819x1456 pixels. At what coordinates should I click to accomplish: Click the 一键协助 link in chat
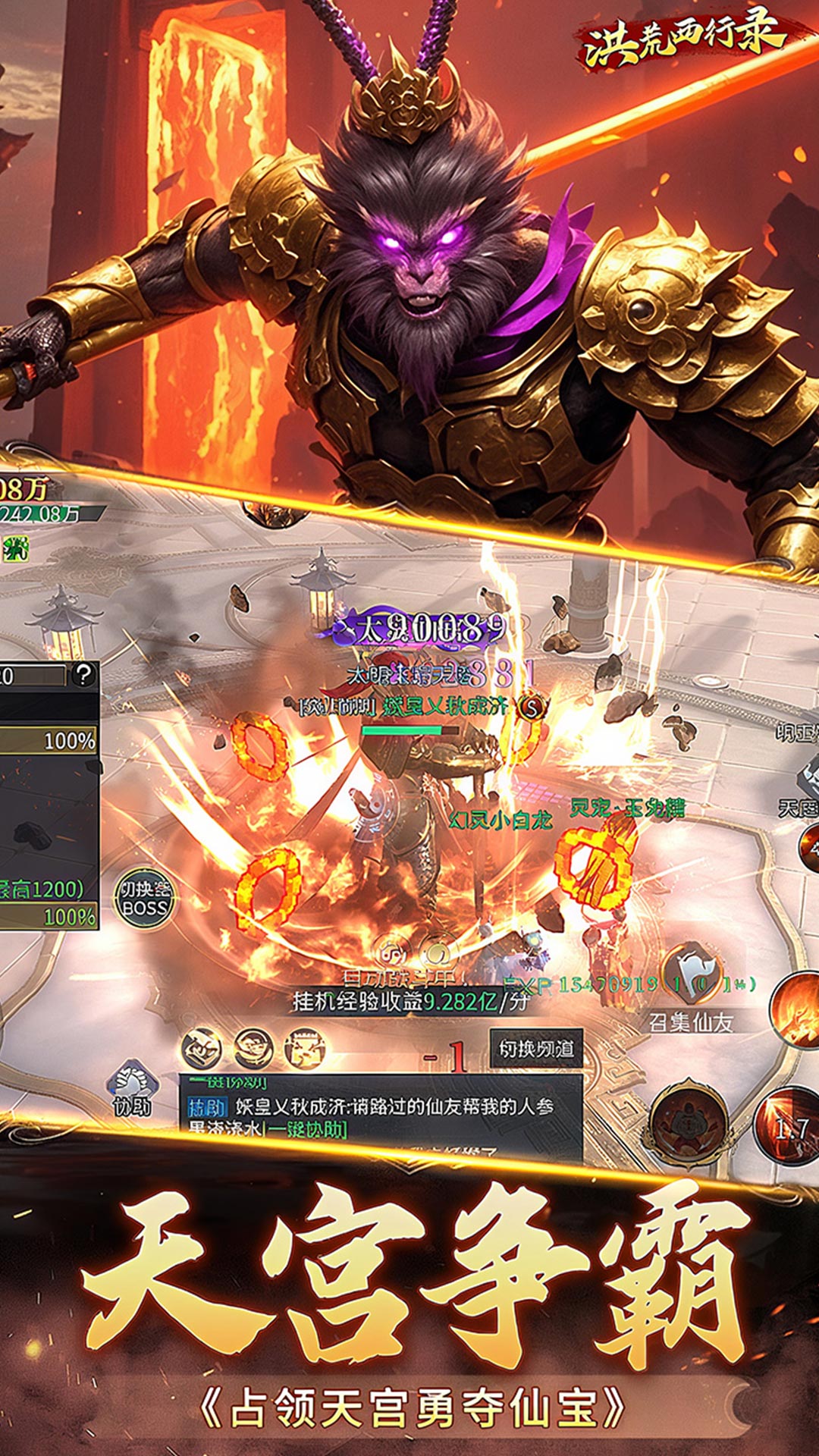tap(306, 1130)
